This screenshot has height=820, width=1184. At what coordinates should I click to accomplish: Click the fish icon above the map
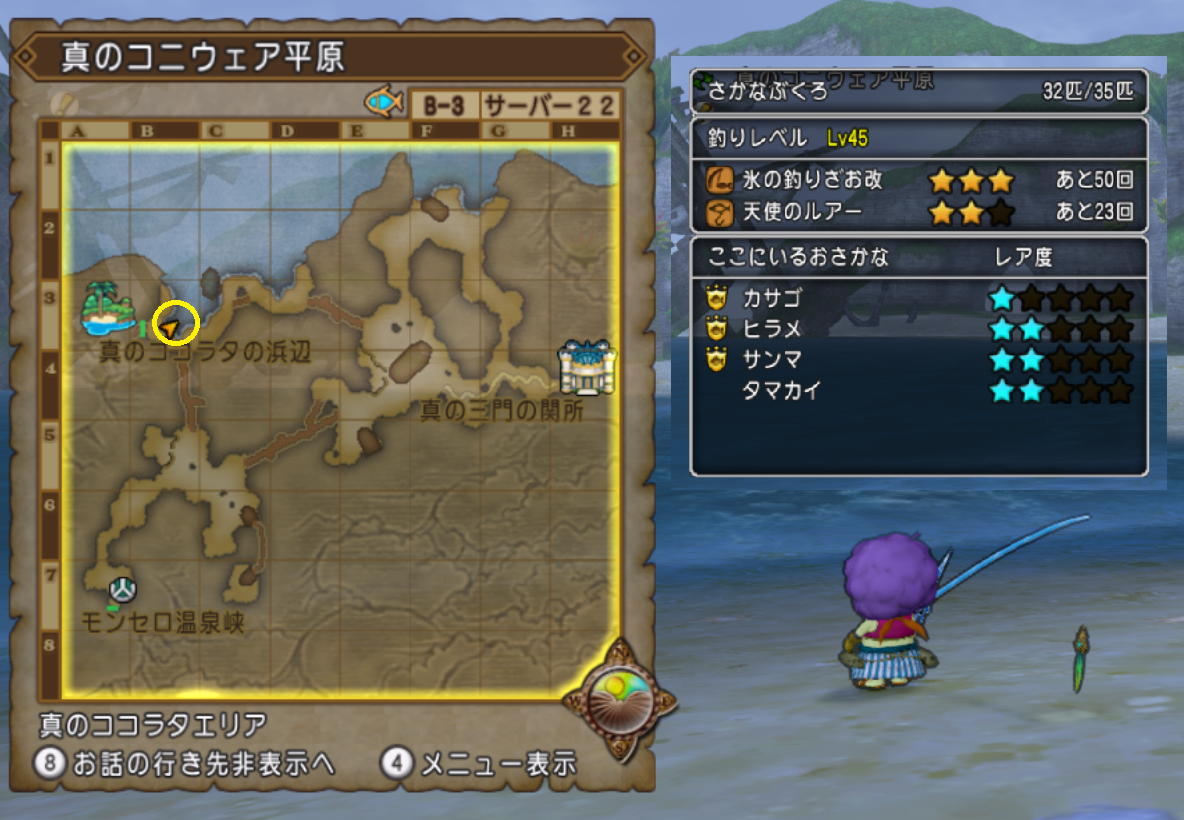click(x=384, y=102)
